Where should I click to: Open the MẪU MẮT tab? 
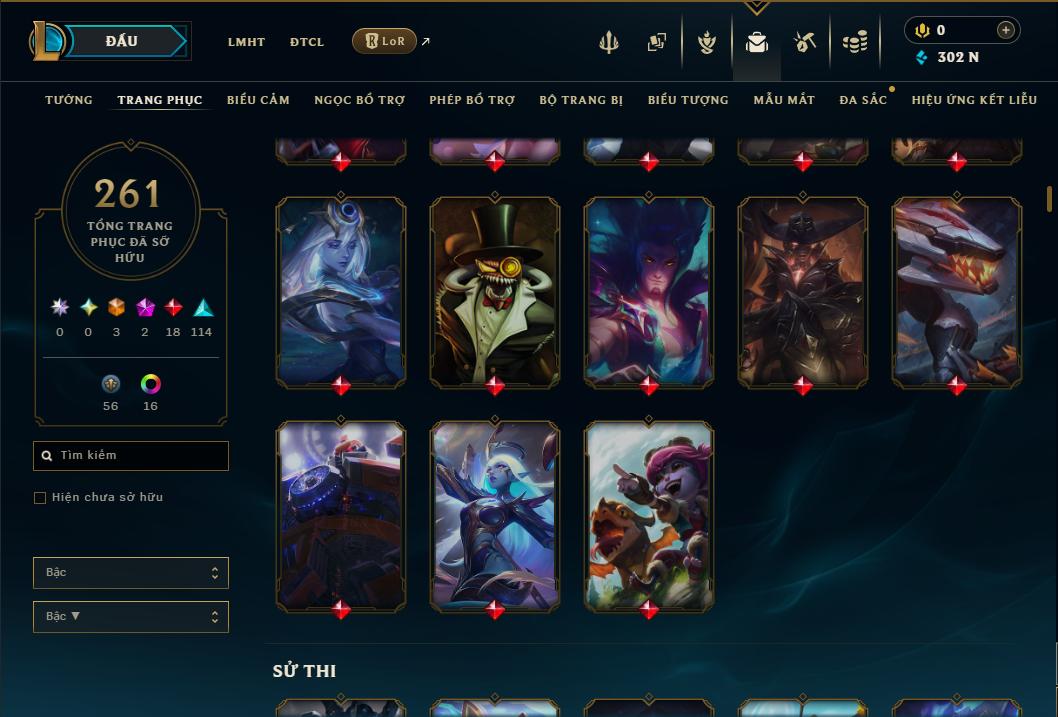click(784, 100)
